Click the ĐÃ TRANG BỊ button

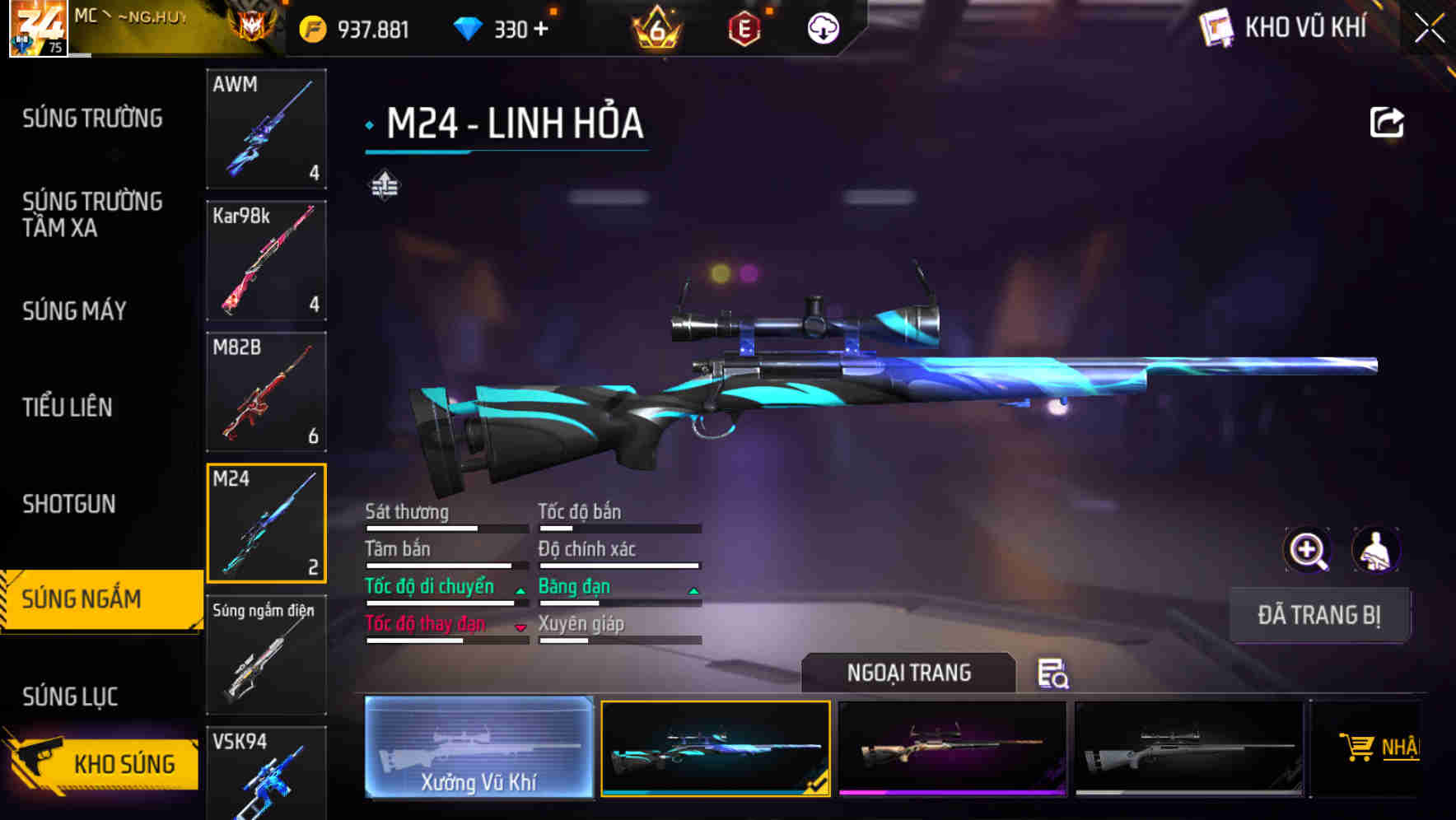[1319, 615]
